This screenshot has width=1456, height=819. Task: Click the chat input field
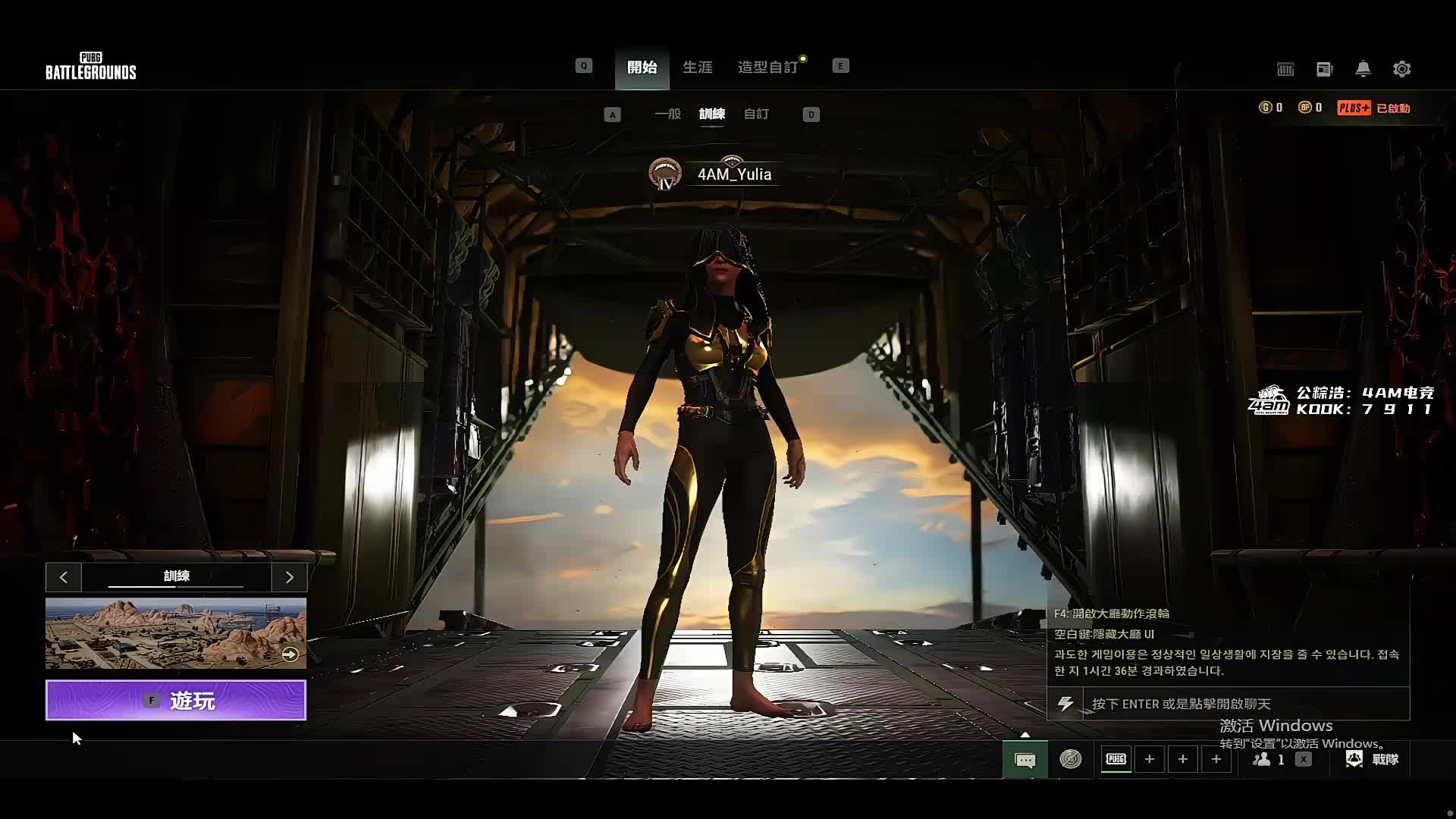point(1244,704)
